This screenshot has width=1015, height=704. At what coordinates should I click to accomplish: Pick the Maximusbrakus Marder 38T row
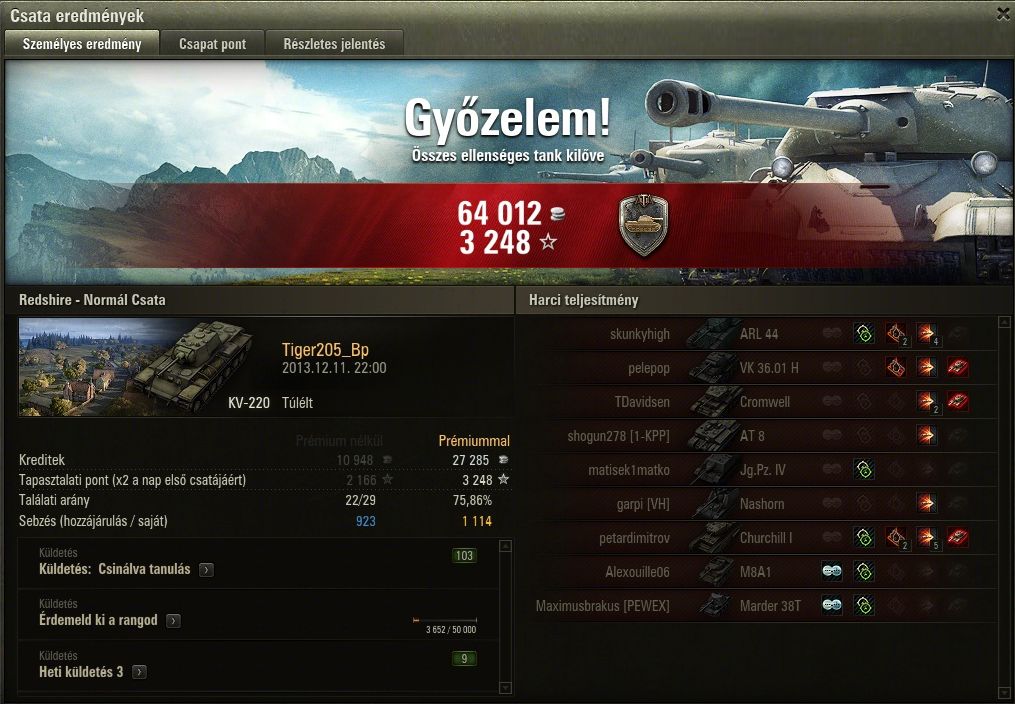click(x=760, y=606)
